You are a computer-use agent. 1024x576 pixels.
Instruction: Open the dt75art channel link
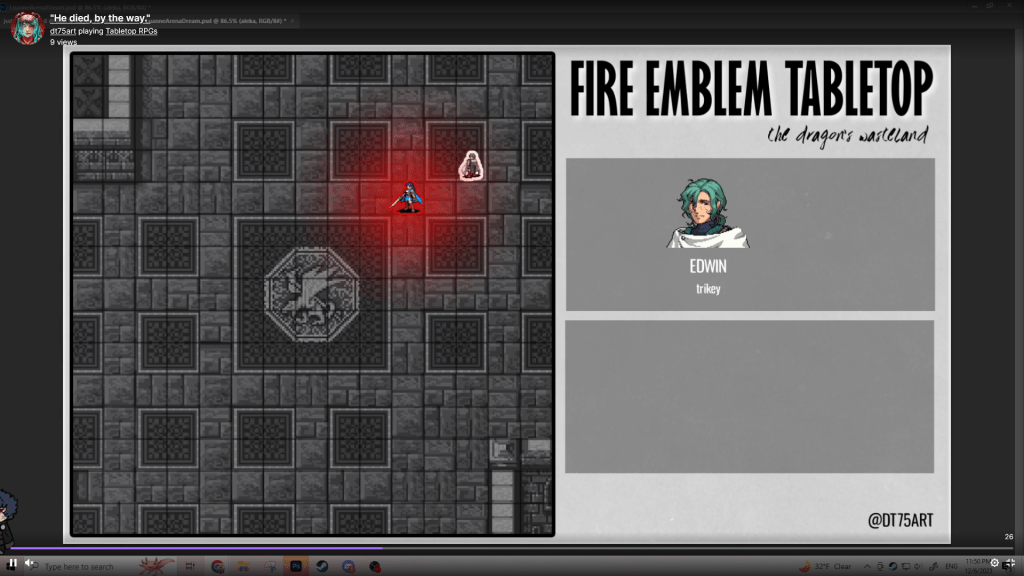(62, 31)
